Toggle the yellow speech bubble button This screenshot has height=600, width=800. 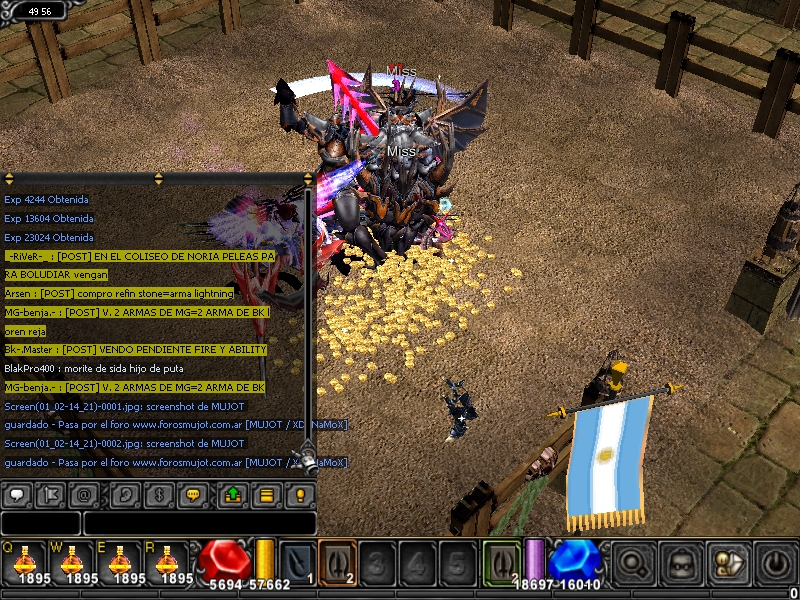click(194, 494)
